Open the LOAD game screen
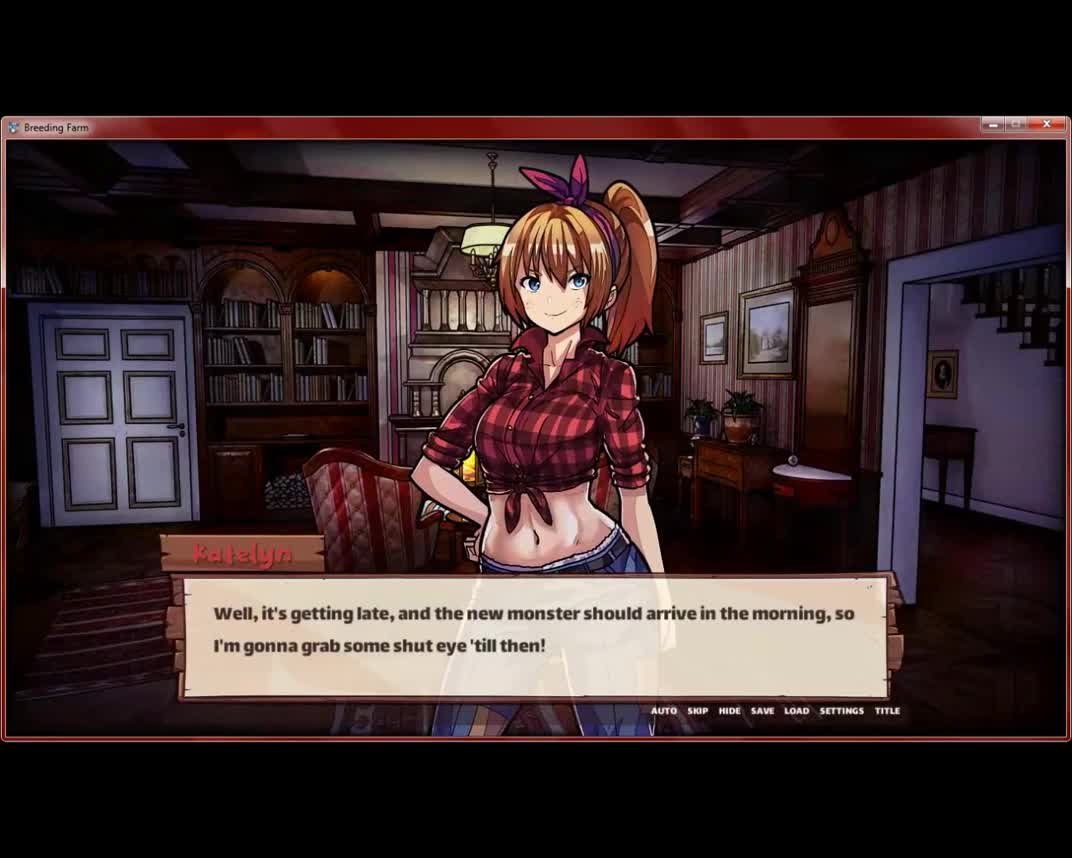Screen dimensions: 1072x858 [797, 711]
